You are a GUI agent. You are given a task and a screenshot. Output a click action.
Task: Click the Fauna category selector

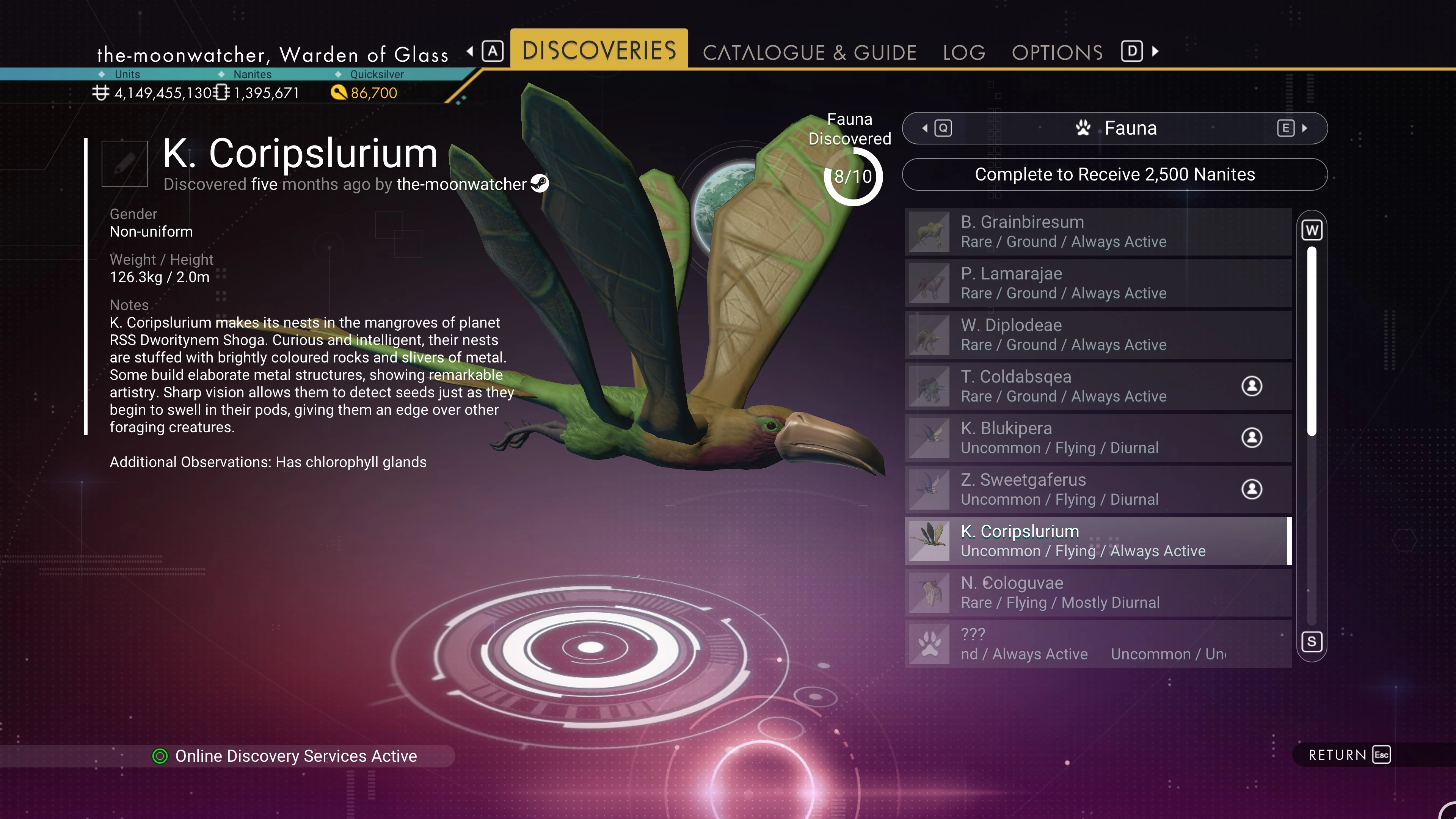[1115, 128]
